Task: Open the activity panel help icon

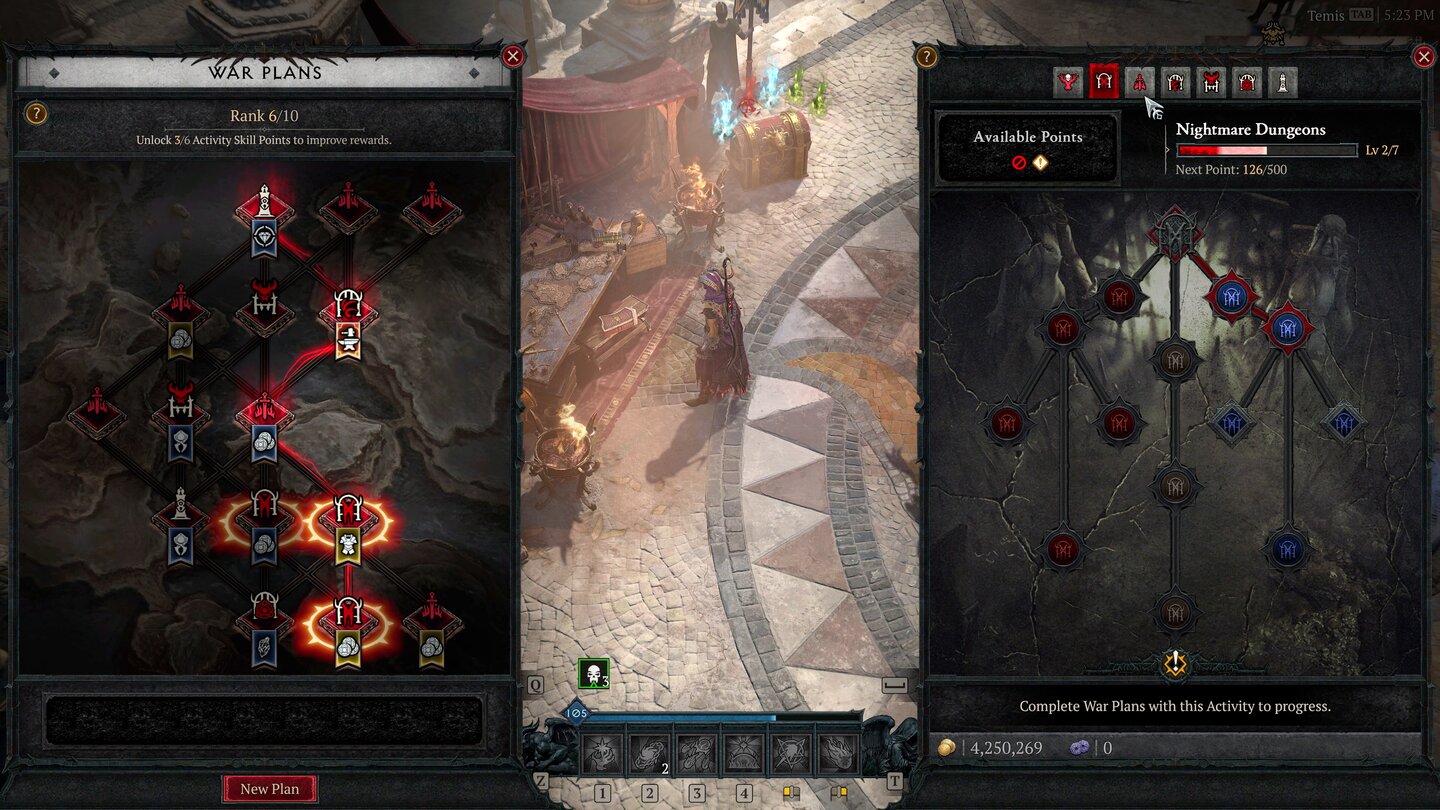Action: click(927, 57)
